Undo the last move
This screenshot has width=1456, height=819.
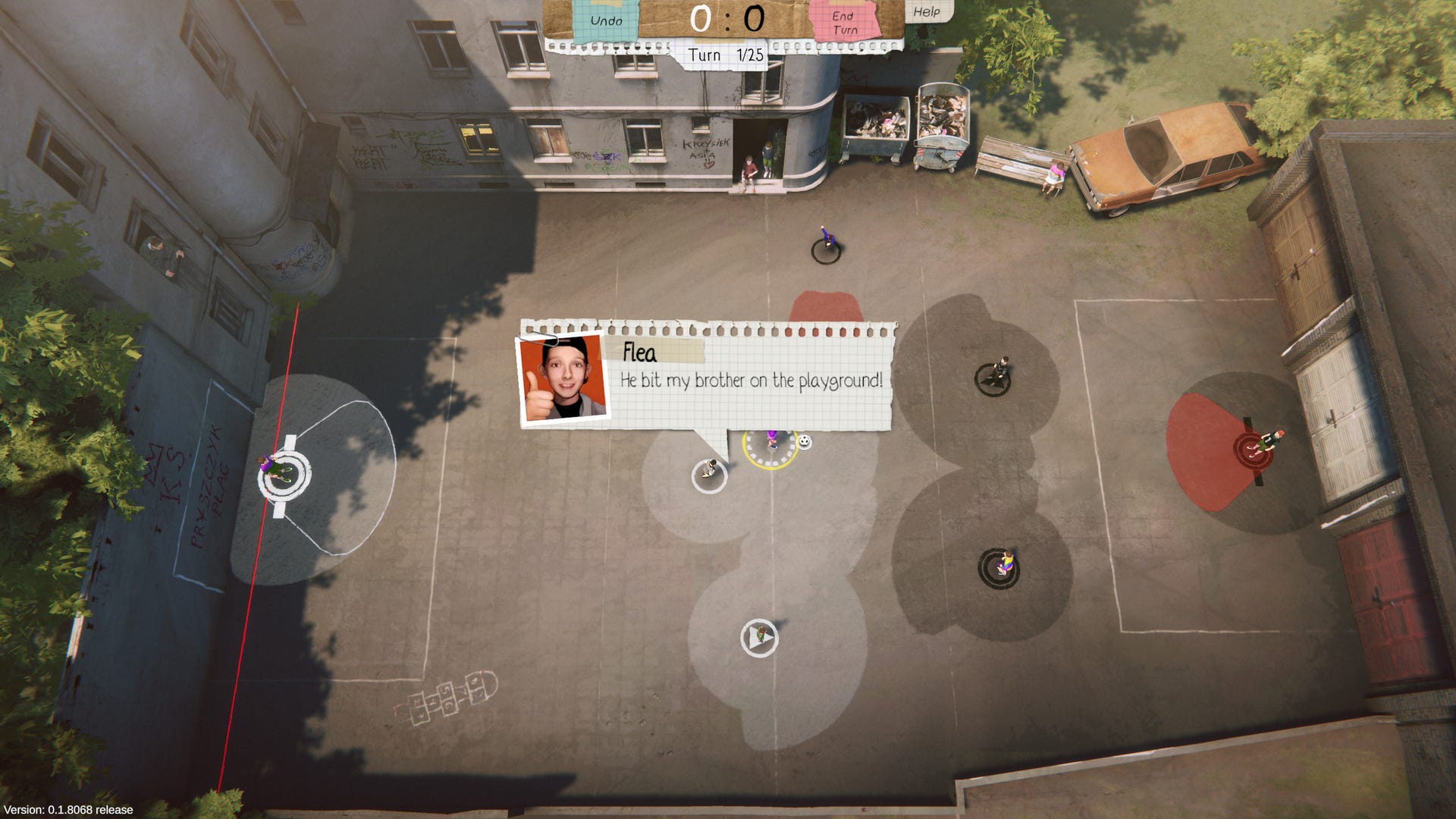click(606, 20)
